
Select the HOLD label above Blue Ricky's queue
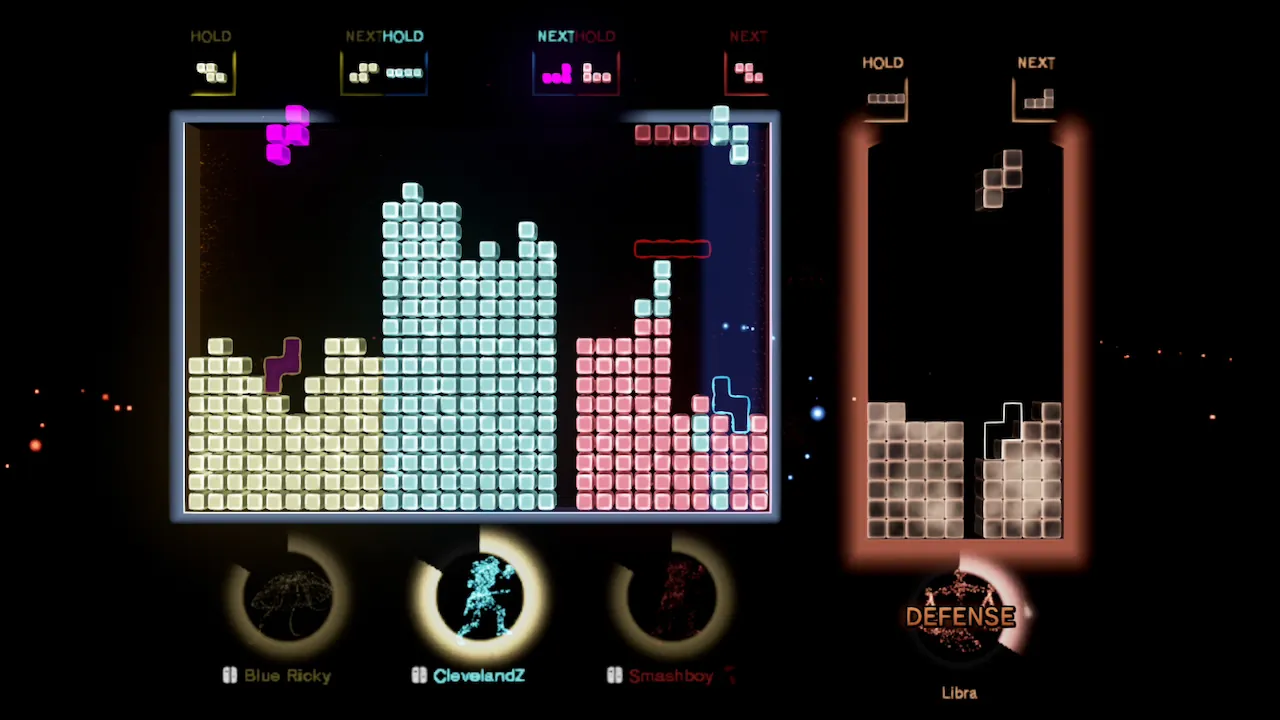[211, 36]
